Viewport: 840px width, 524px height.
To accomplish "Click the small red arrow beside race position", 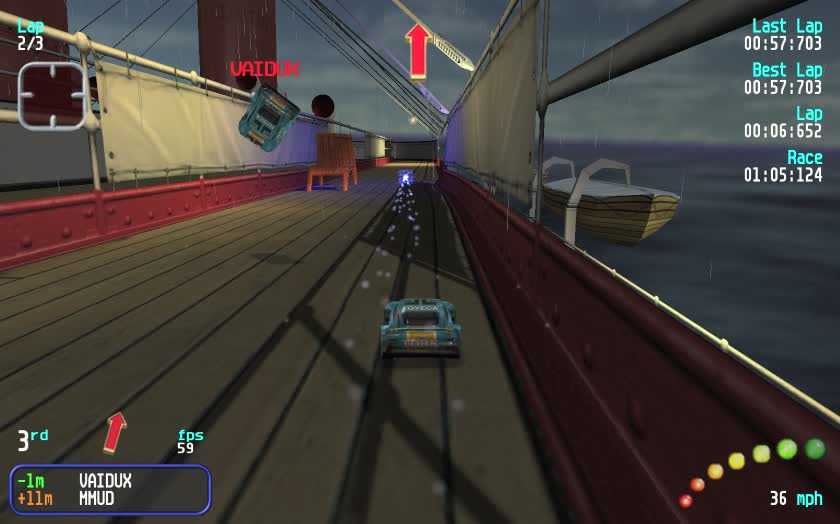I will click(115, 431).
